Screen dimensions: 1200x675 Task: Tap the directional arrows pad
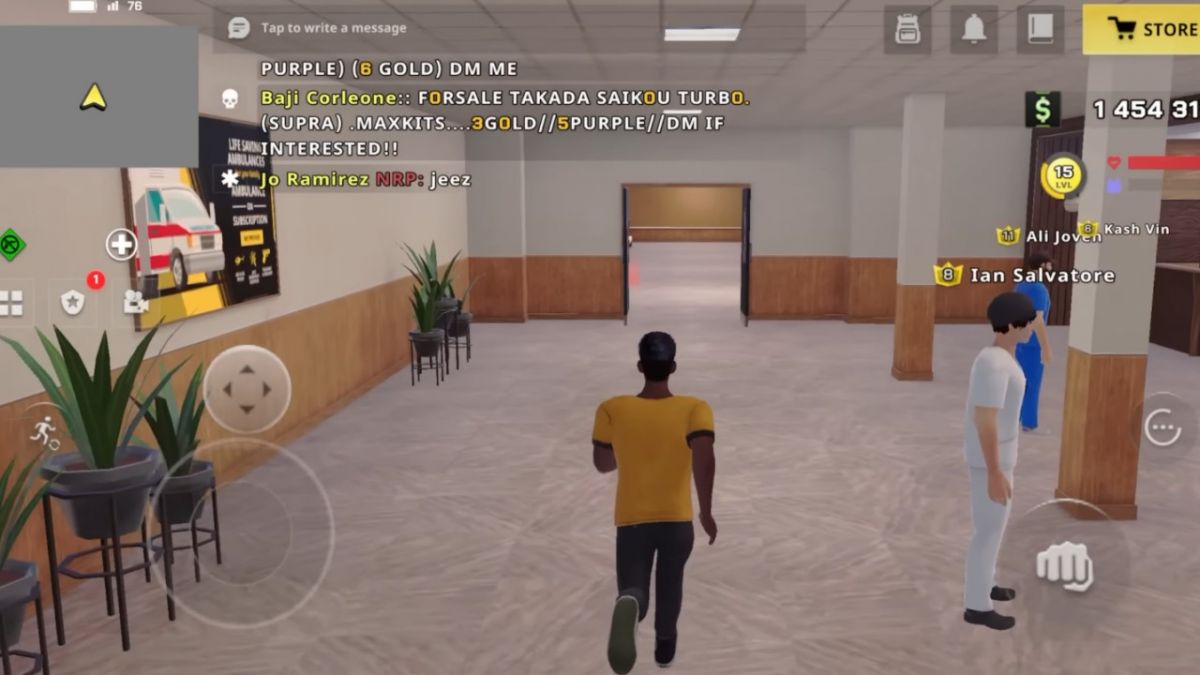247,389
